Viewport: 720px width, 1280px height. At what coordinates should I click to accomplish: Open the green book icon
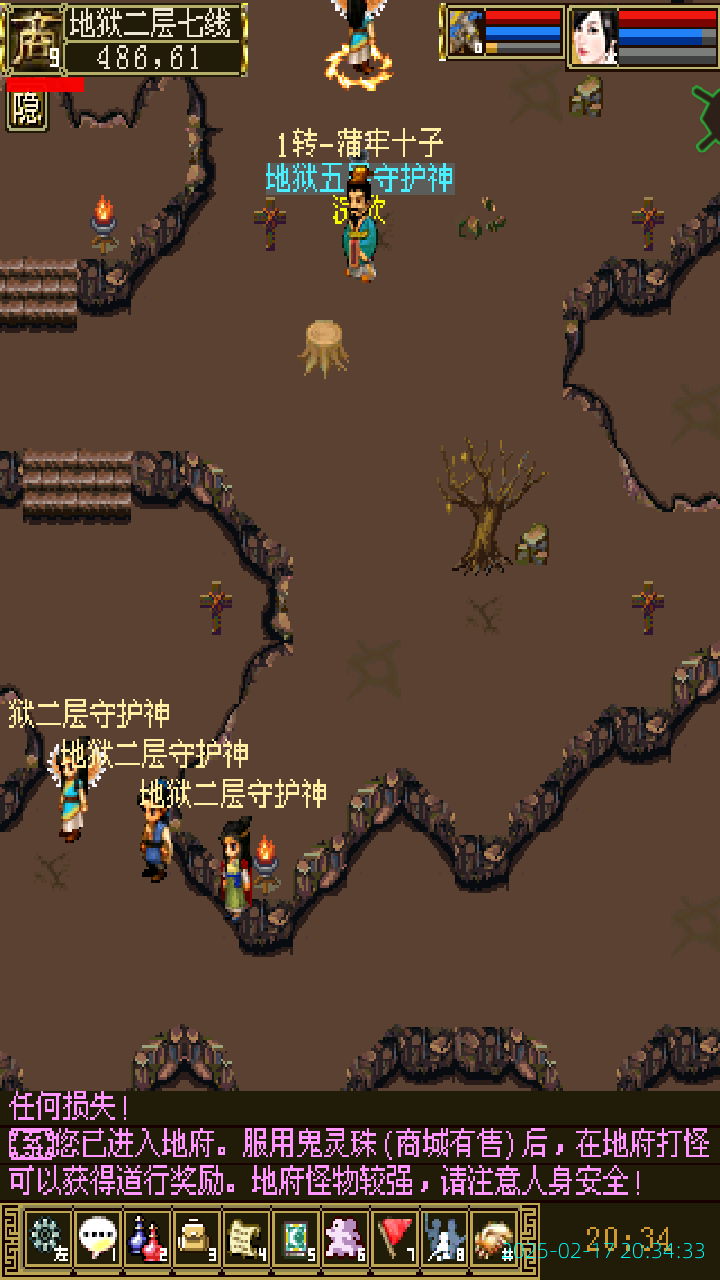(296, 1238)
